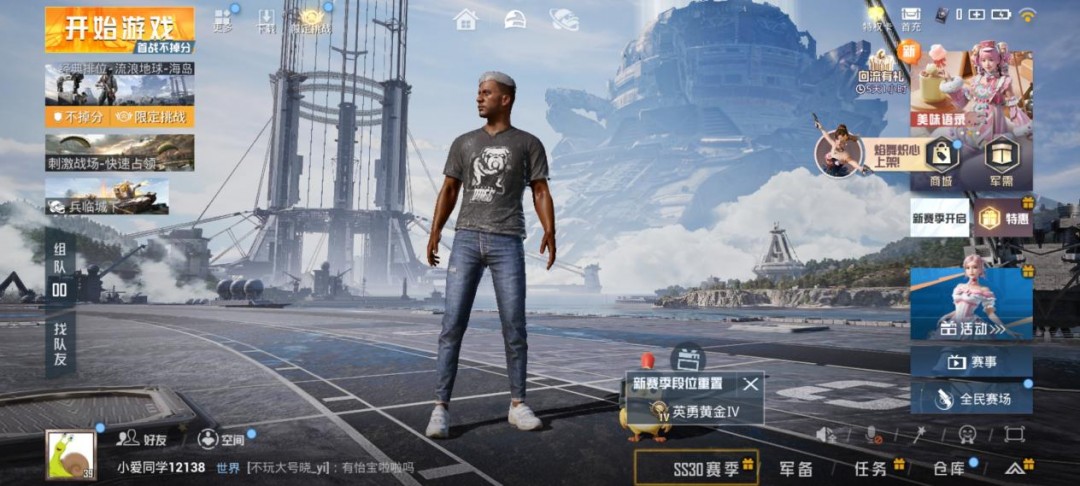The width and height of the screenshot is (1080, 486).
Task: Open the 好友 friends list
Action: [141, 438]
